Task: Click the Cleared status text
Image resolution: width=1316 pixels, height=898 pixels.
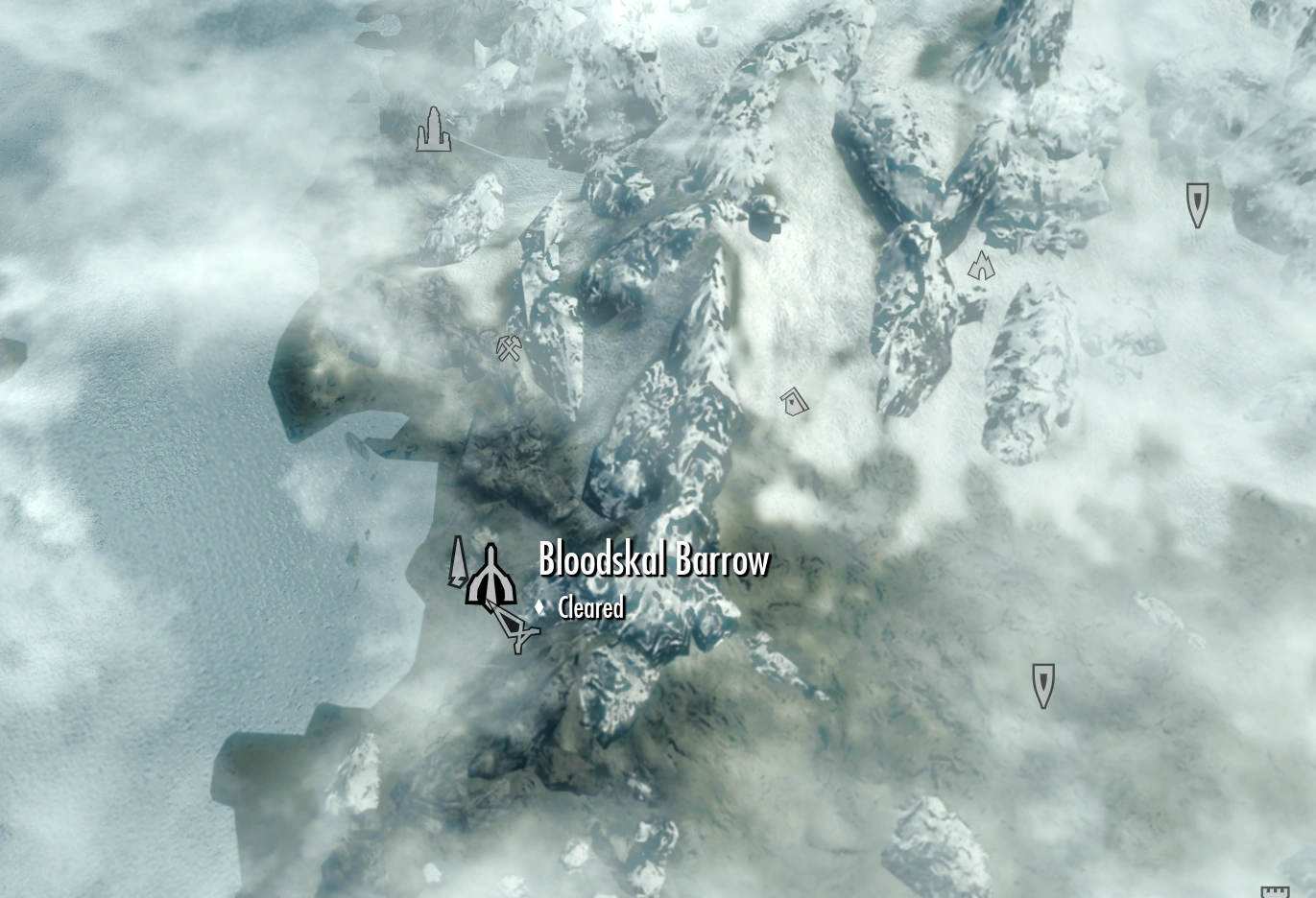Action: click(x=590, y=608)
